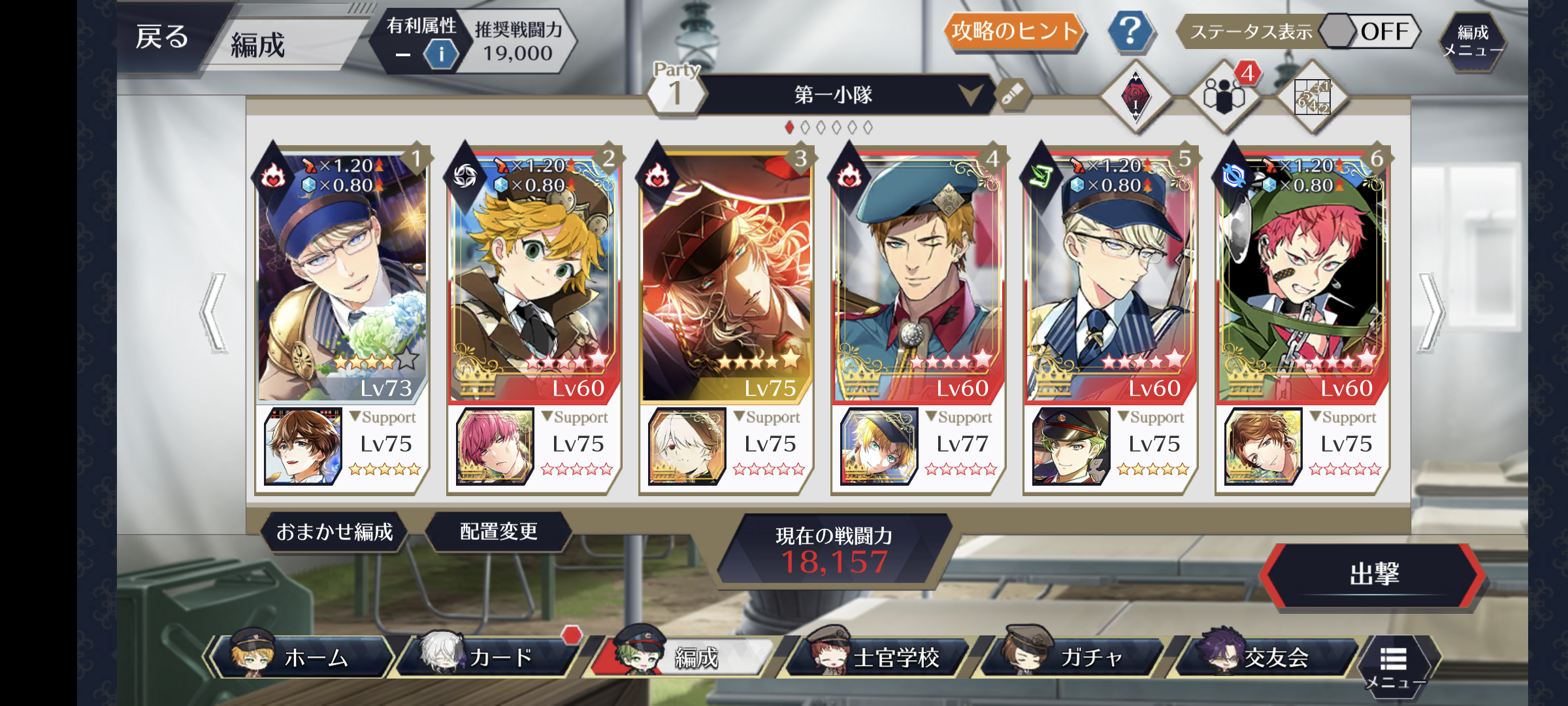Go back with the 戻る button

pyautogui.click(x=163, y=37)
